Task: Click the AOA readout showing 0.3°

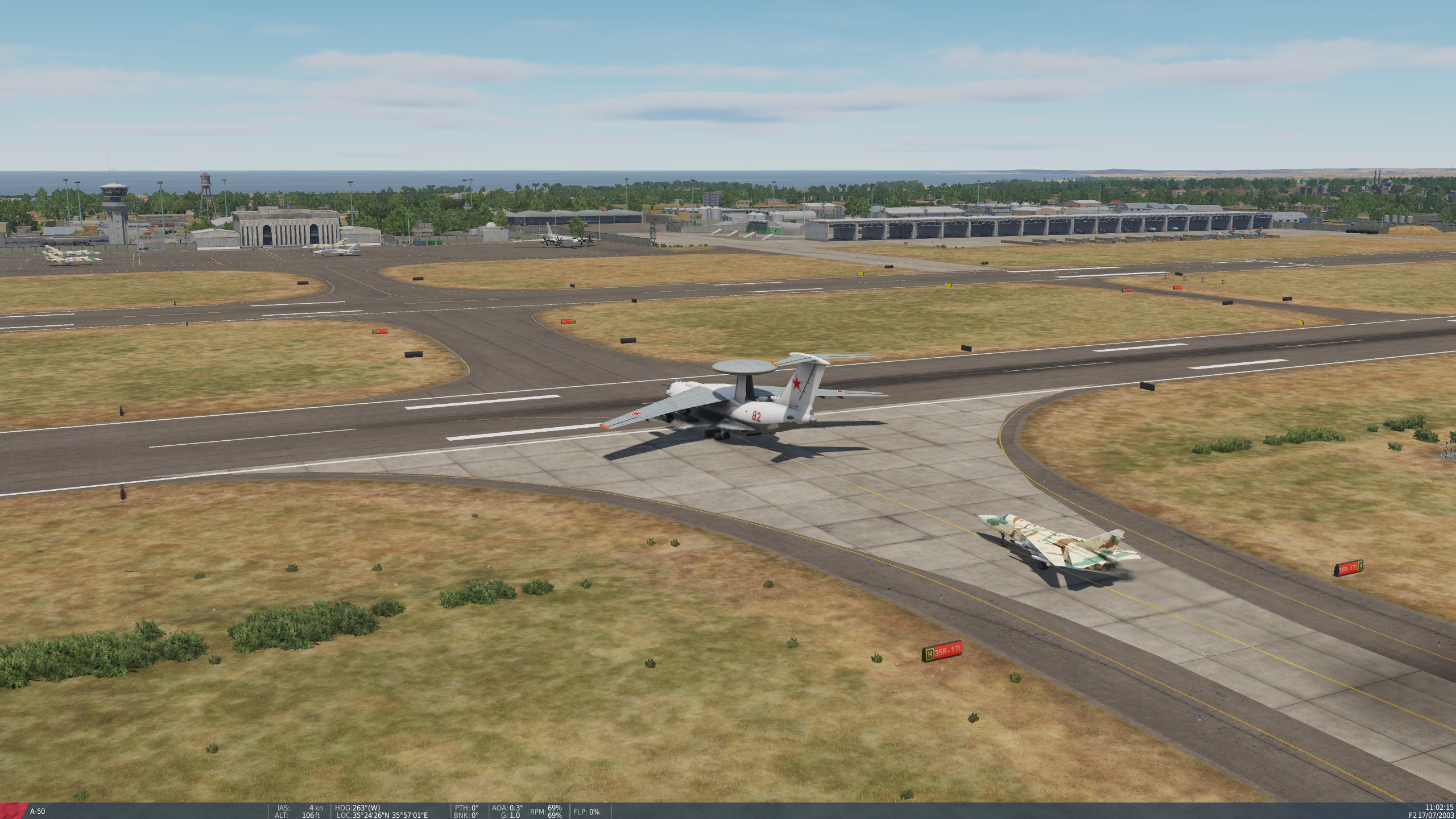Action: 508,807
